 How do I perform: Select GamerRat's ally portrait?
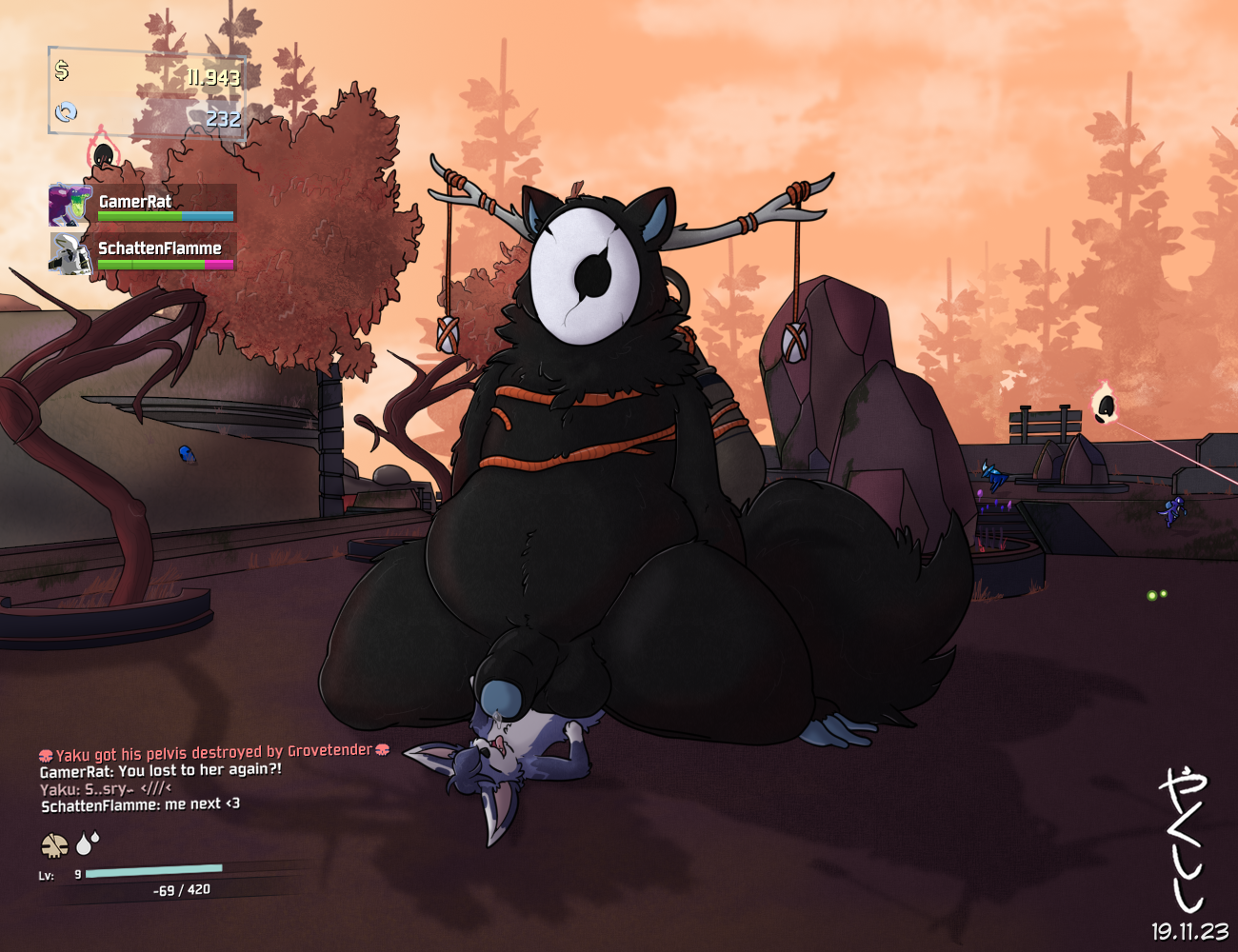point(70,205)
